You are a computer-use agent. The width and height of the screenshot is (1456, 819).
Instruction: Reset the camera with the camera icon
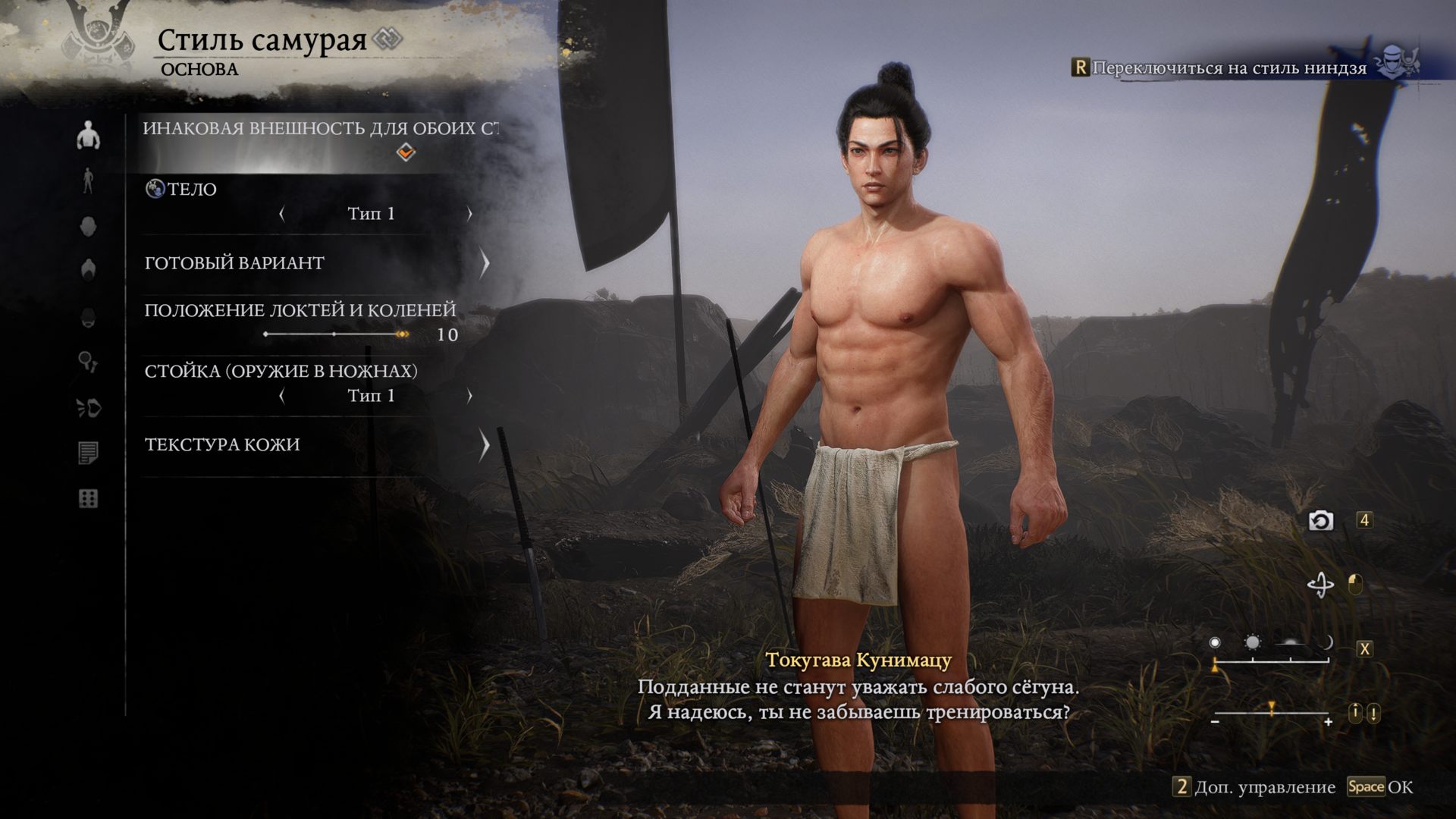pyautogui.click(x=1321, y=521)
